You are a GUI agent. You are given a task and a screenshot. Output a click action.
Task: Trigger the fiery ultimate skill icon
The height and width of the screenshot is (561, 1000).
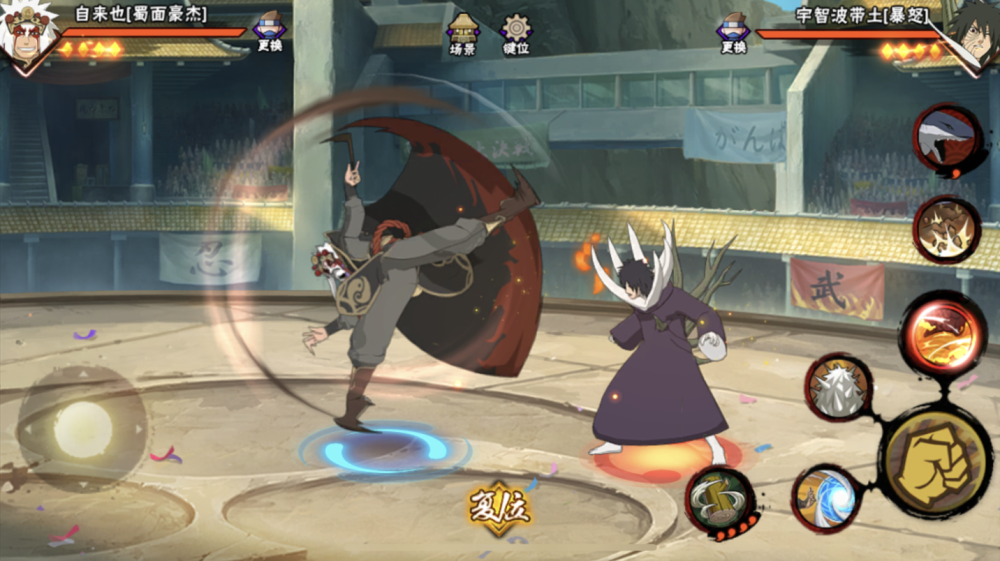[x=943, y=333]
